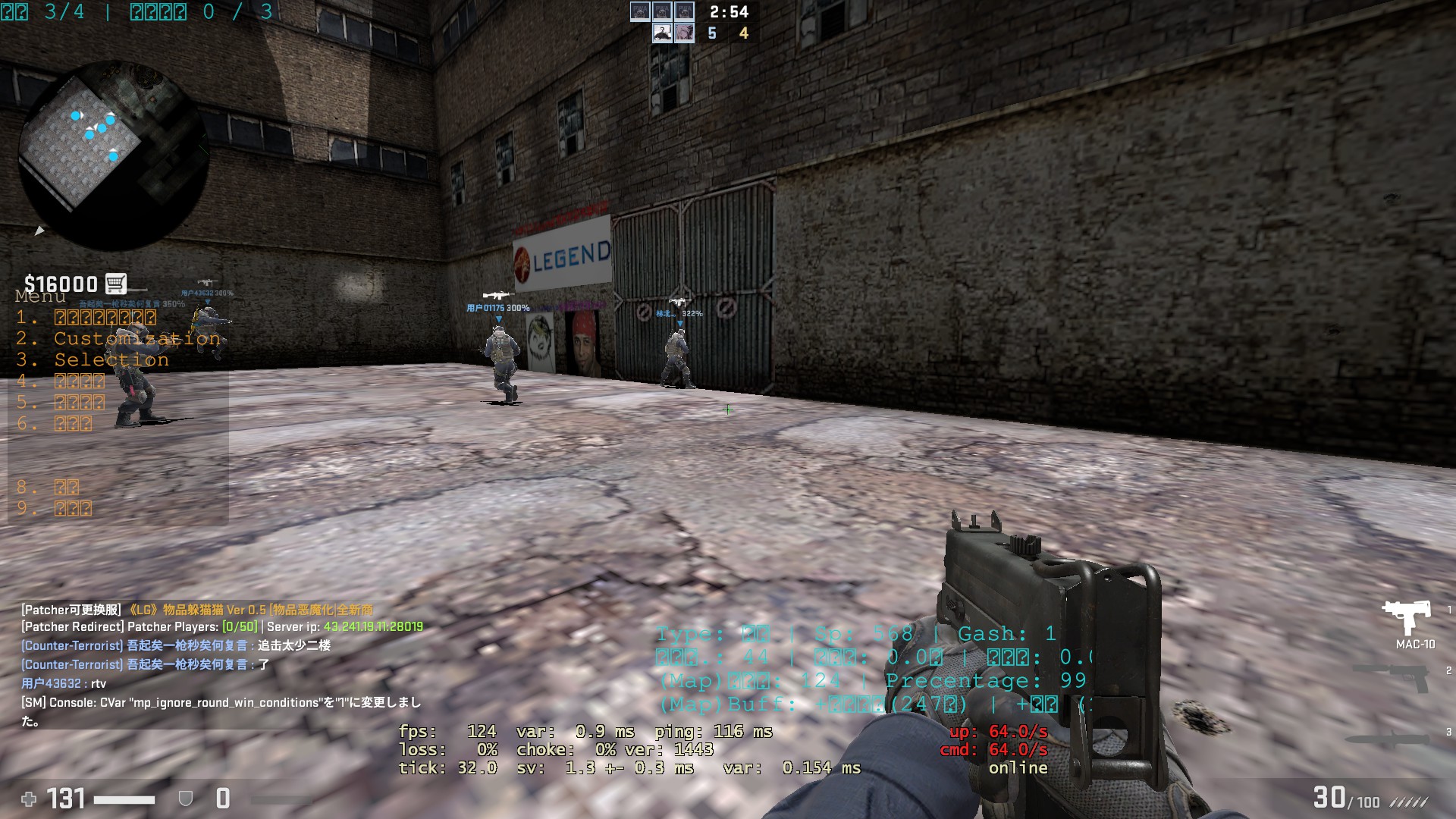Click the armor shield icon in HUD
Image resolution: width=1456 pixels, height=819 pixels.
click(184, 798)
